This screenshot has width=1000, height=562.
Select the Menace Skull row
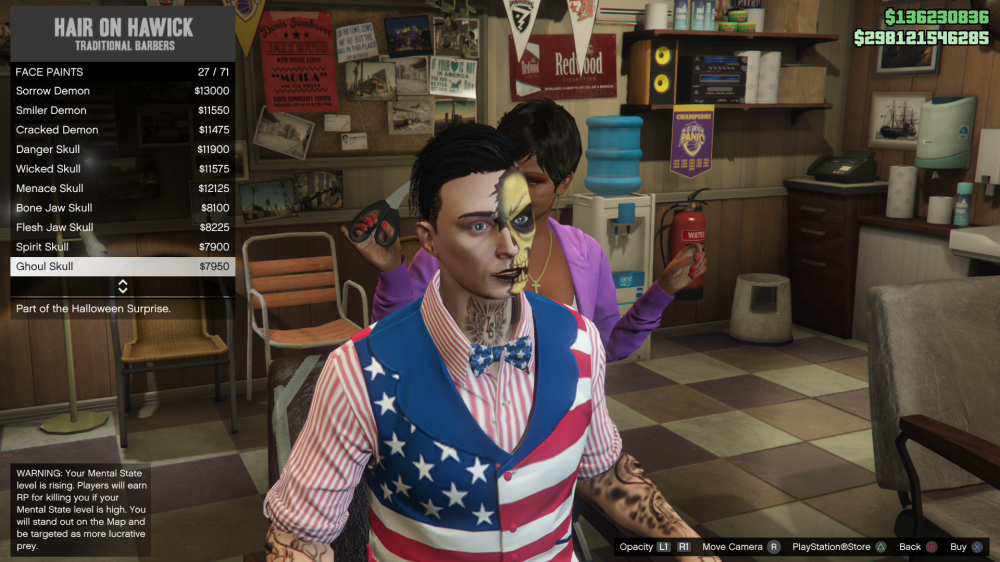click(x=122, y=189)
